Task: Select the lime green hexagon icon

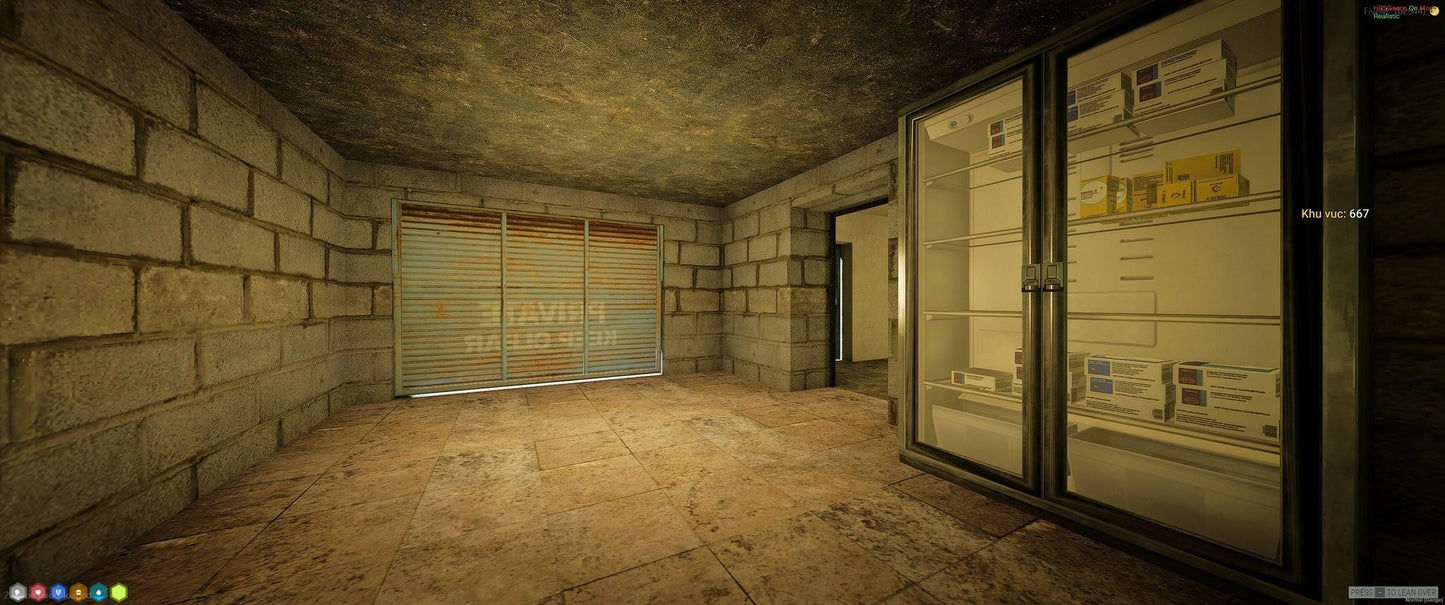Action: pos(119,592)
